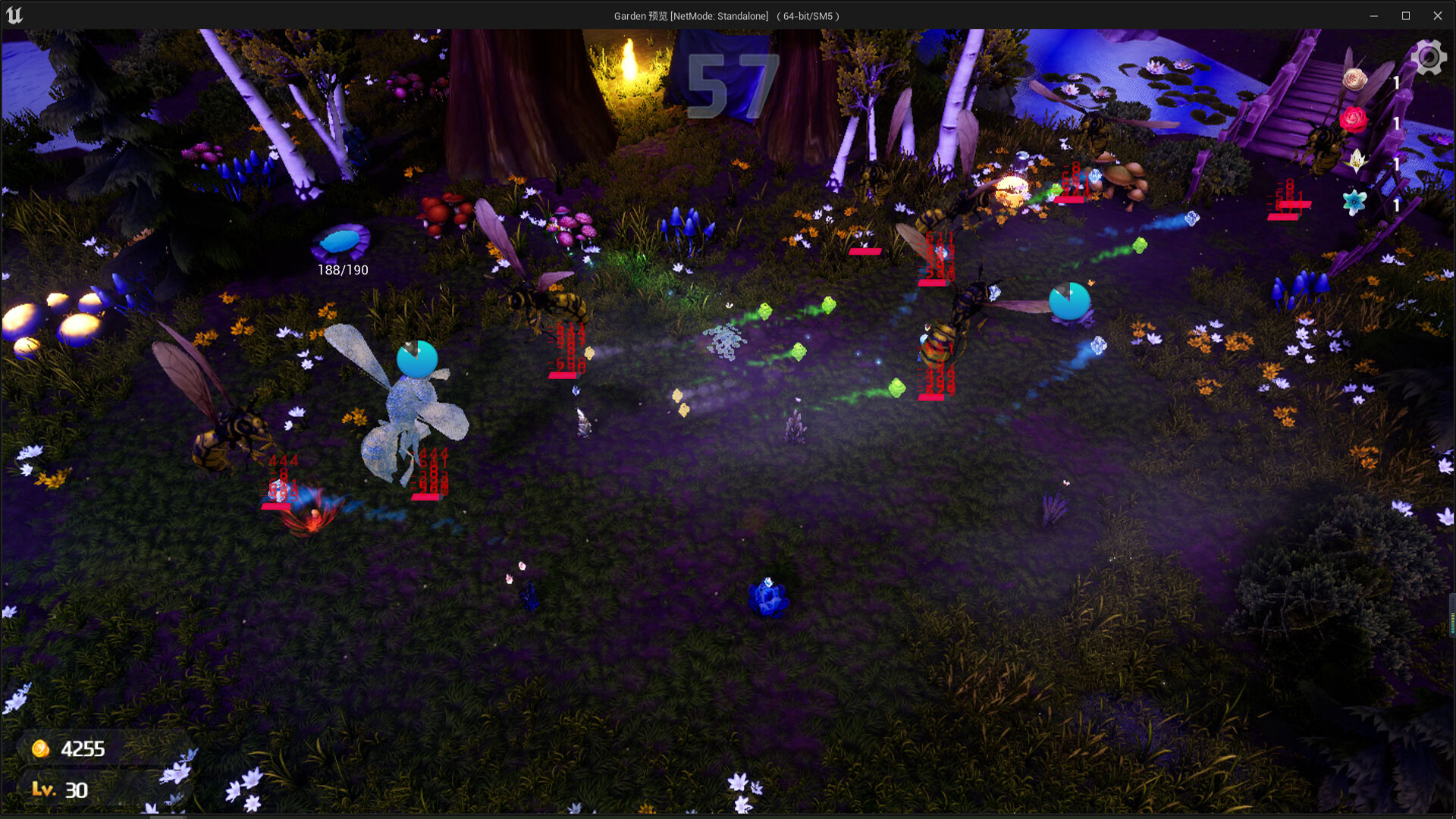Open the settings gear menu
The height and width of the screenshot is (819, 1456).
1429,56
